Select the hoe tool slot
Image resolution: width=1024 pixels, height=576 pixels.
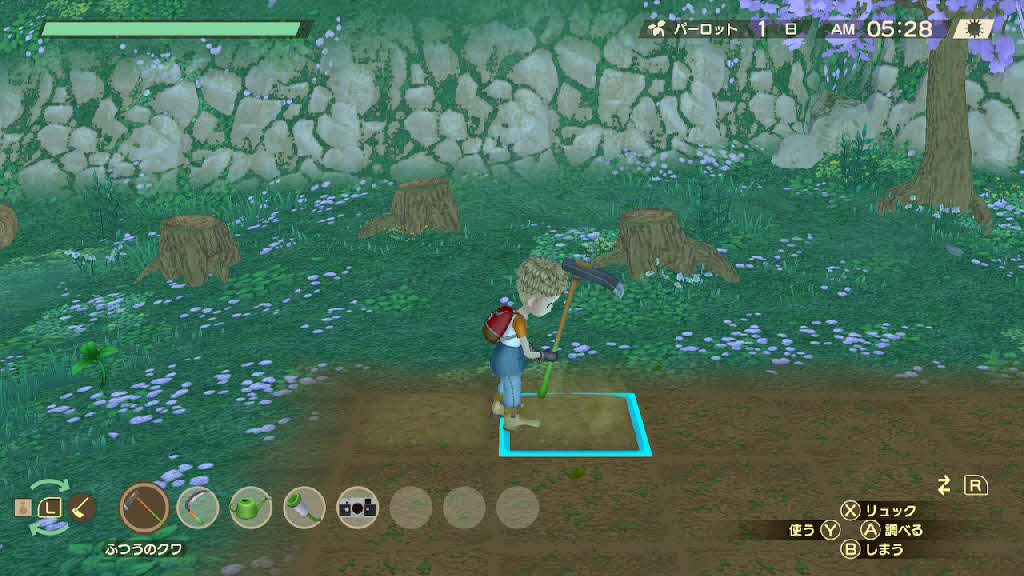[144, 507]
